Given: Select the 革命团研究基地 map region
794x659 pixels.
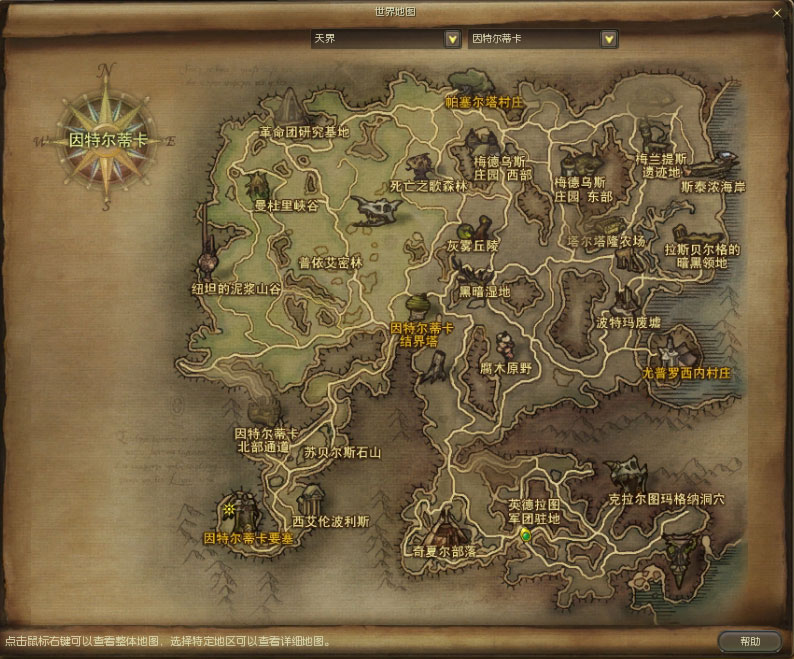Looking at the screenshot, I should (304, 131).
